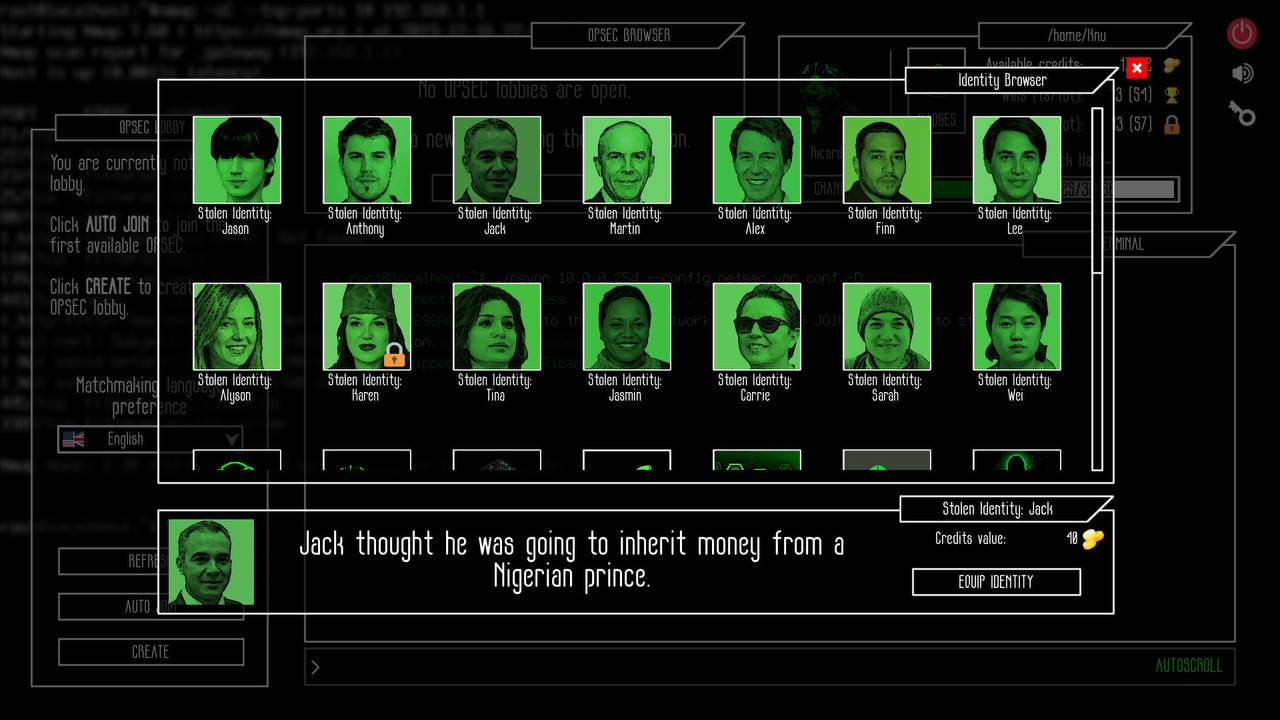
Task: Pick the Alyson identity portrait
Action: 237,327
